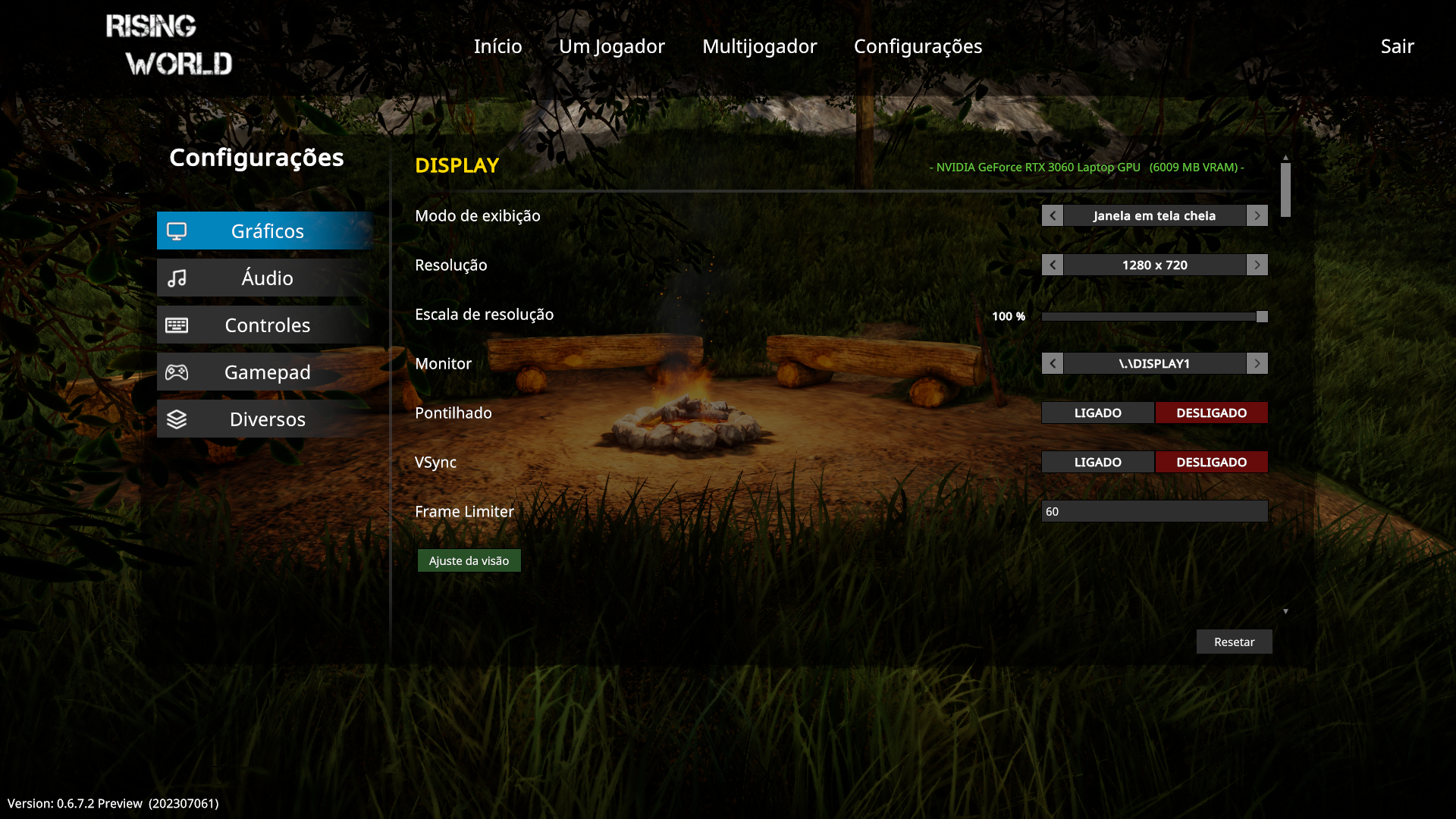Open the Multijogador menu
Screen dimensions: 1456x819
[x=759, y=46]
